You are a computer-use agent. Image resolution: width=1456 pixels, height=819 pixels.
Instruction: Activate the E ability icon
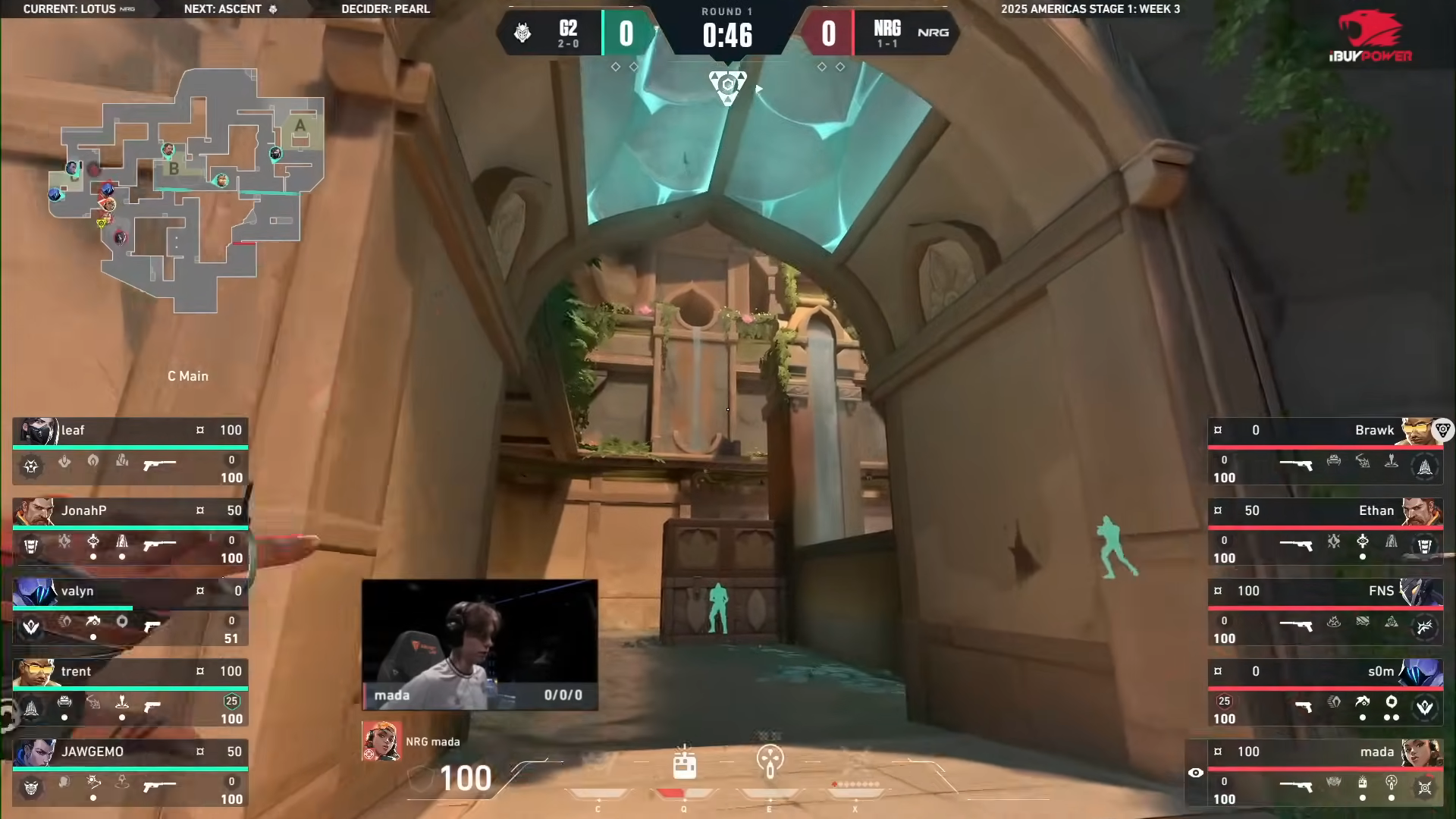[x=770, y=761]
